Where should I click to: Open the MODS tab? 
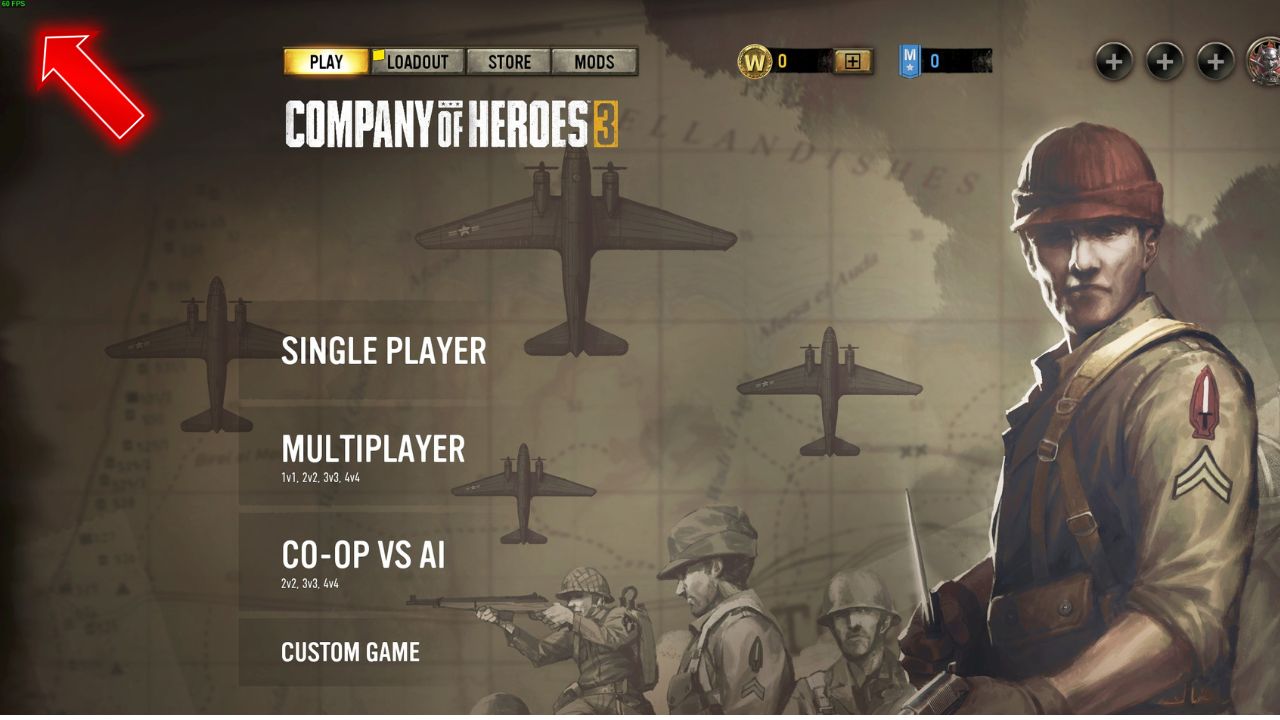(595, 61)
